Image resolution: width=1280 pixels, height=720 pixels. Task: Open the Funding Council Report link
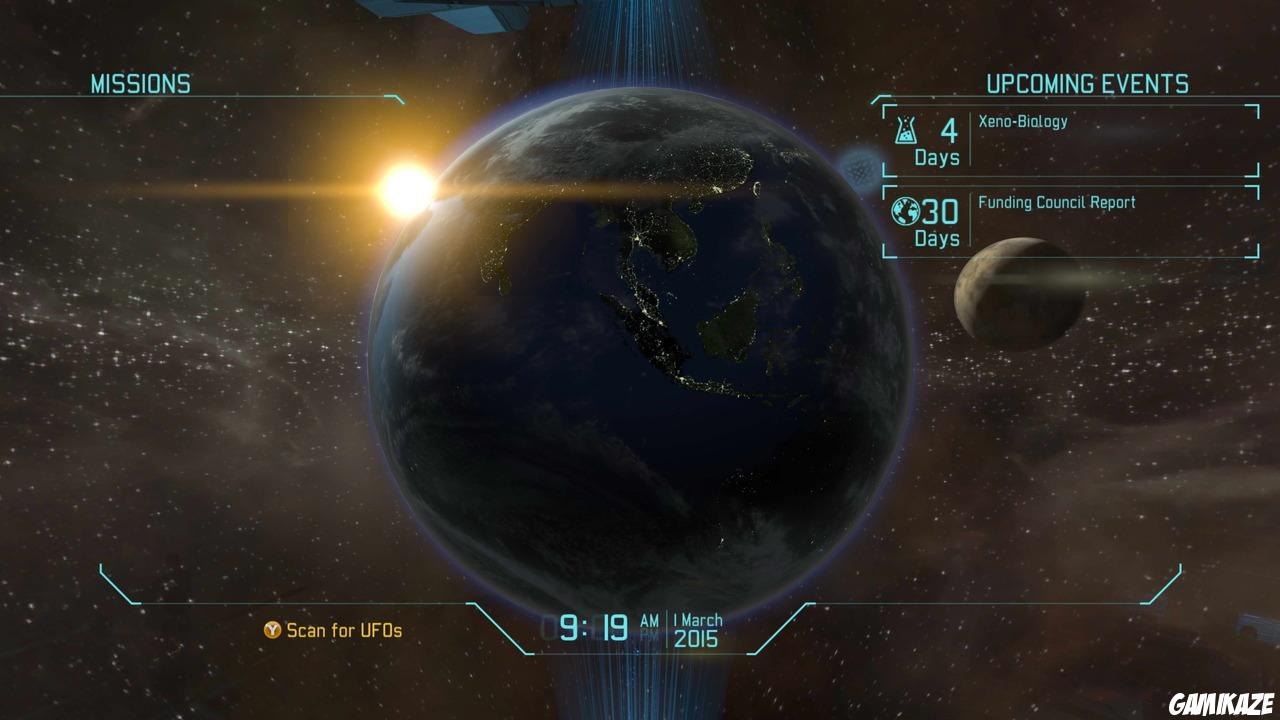click(x=1055, y=201)
